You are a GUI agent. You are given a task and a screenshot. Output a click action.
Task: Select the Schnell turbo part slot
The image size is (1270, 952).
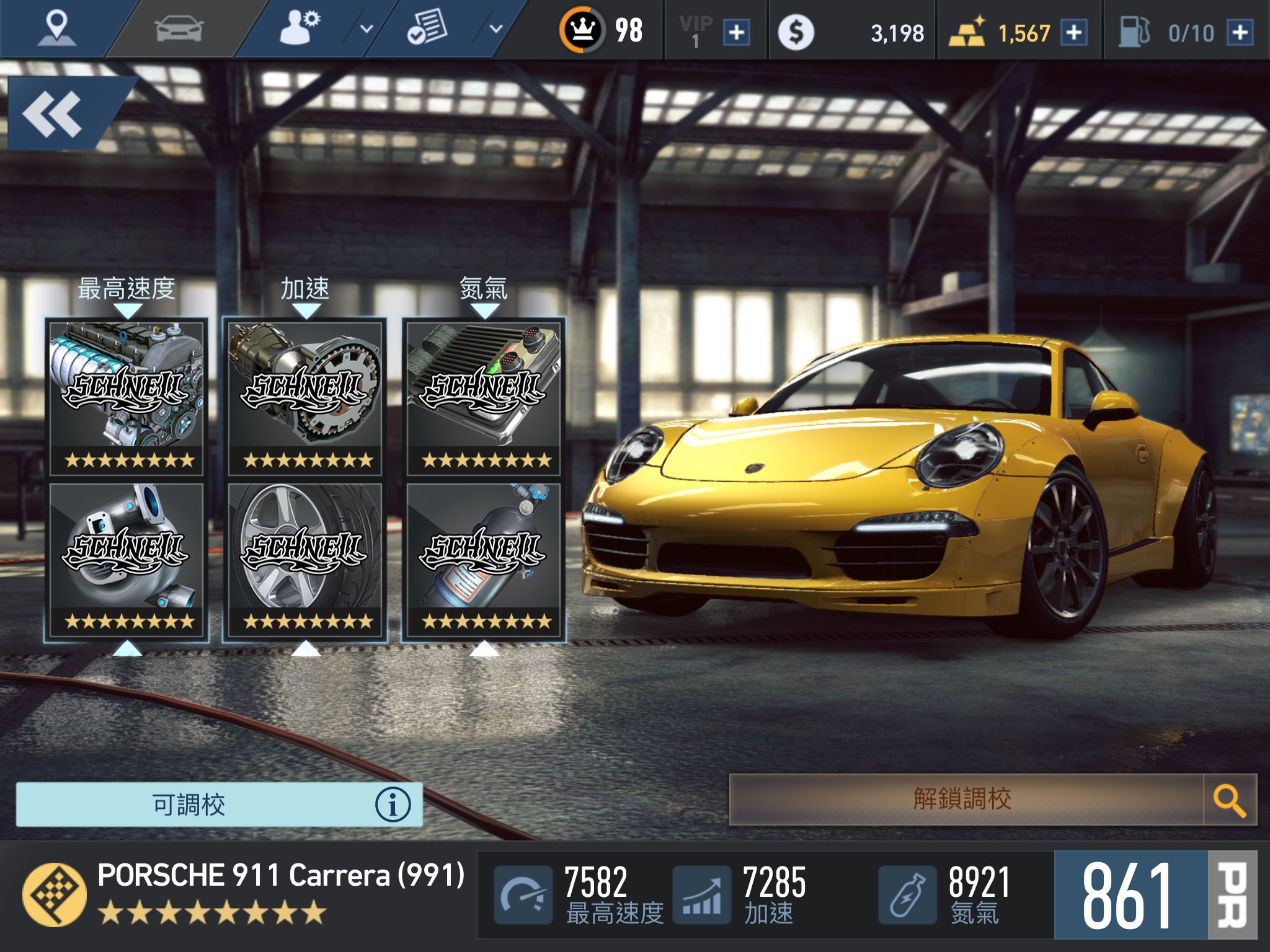[x=127, y=559]
